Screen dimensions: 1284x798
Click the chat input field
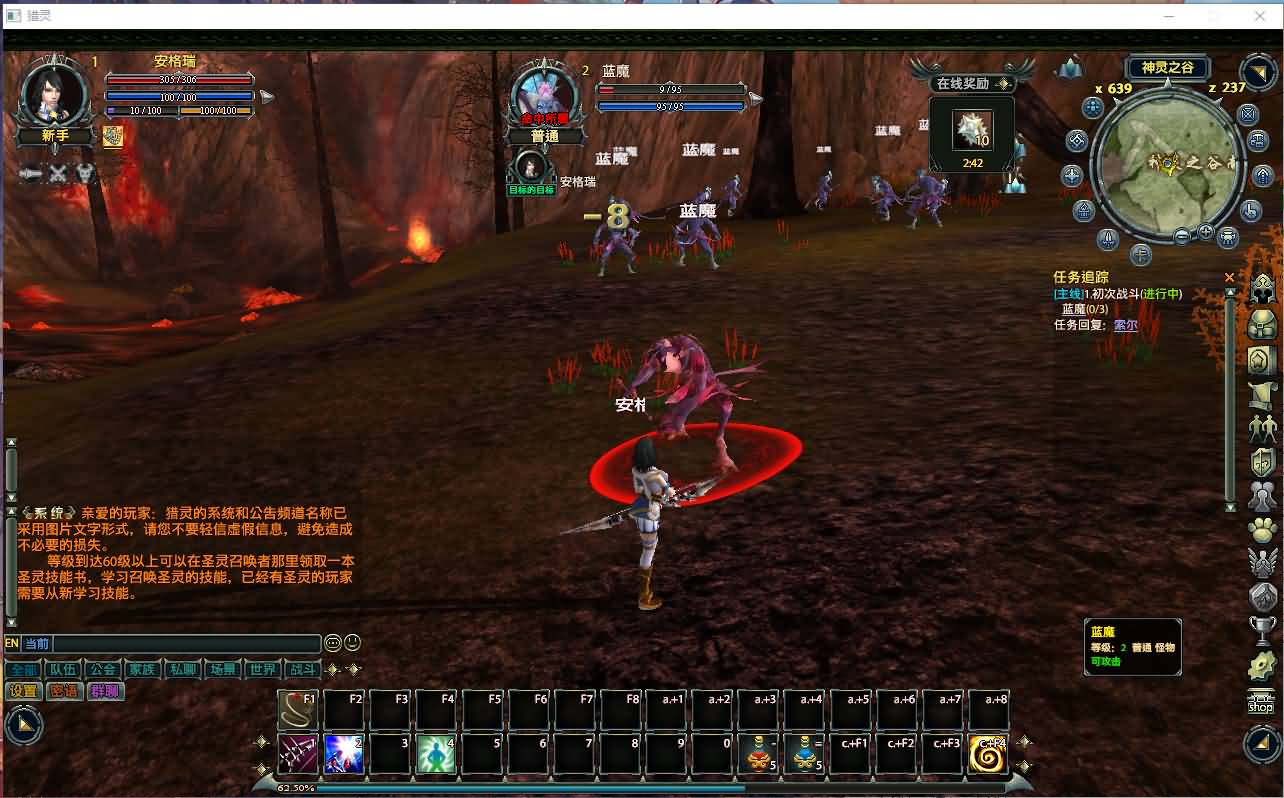[185, 644]
